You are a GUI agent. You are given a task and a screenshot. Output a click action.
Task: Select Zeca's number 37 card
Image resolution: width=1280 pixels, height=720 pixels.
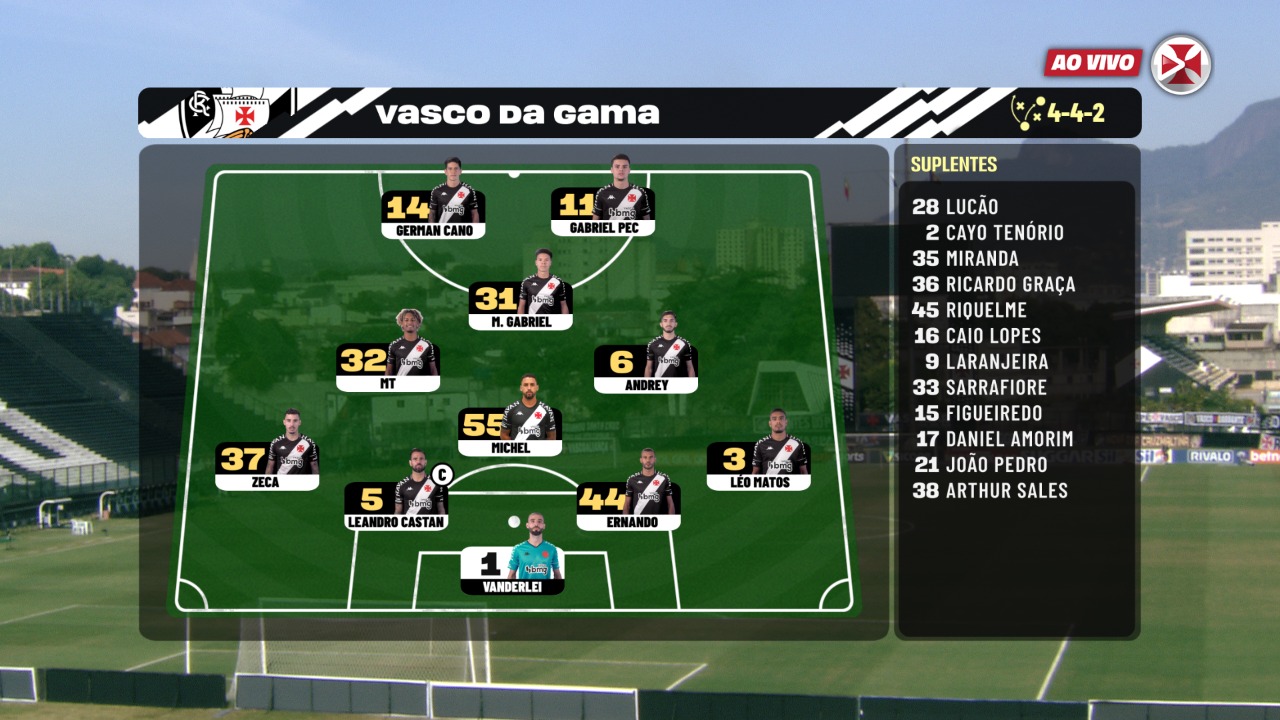(x=267, y=463)
